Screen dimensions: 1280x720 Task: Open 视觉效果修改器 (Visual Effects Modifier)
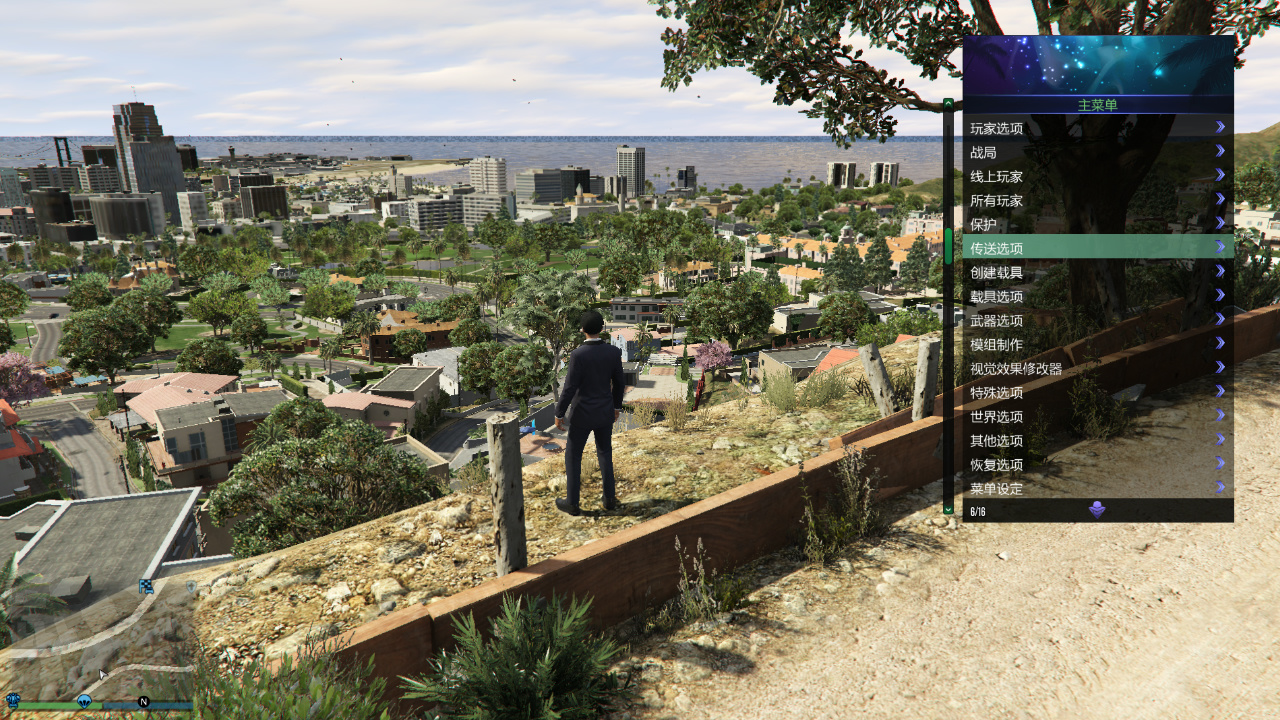[1097, 368]
